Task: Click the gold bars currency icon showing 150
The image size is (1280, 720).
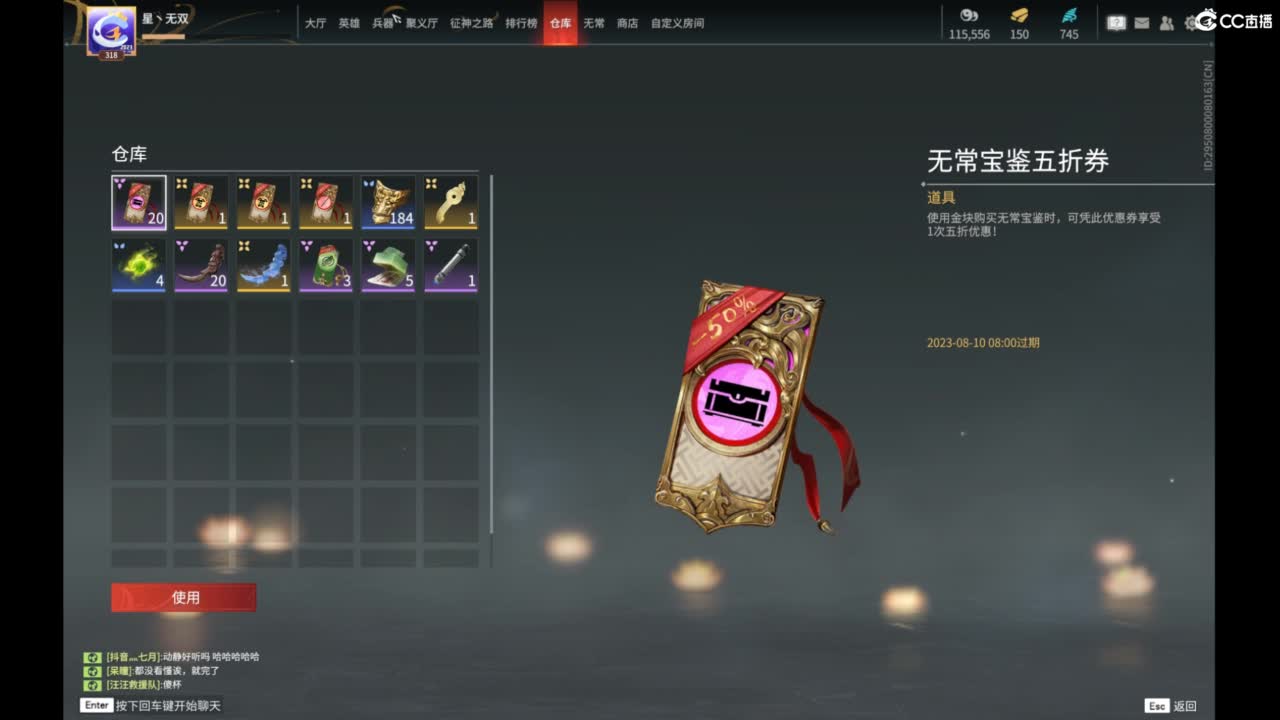Action: (x=1019, y=17)
